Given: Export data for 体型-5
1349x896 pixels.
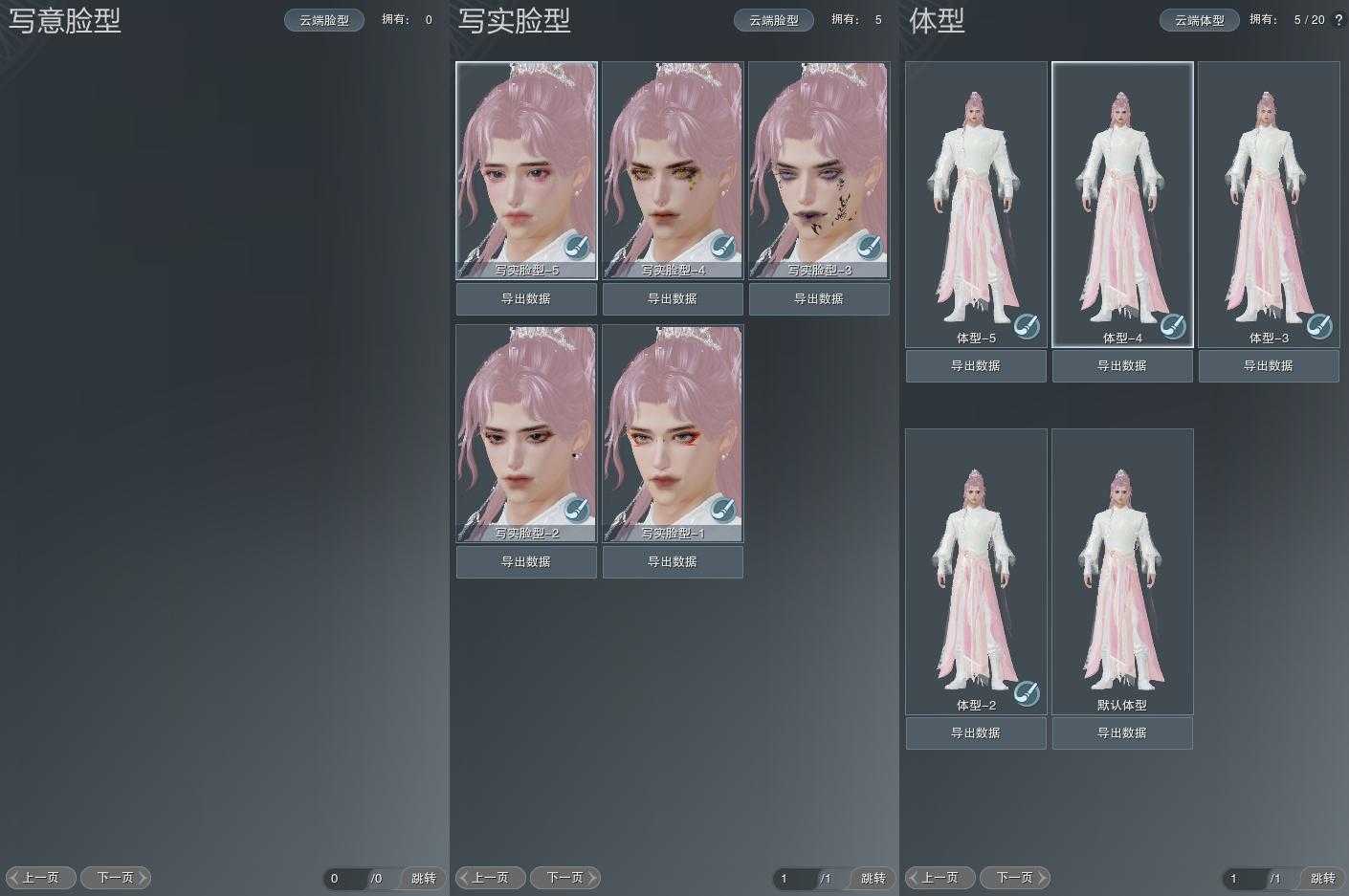Looking at the screenshot, I should [x=976, y=366].
